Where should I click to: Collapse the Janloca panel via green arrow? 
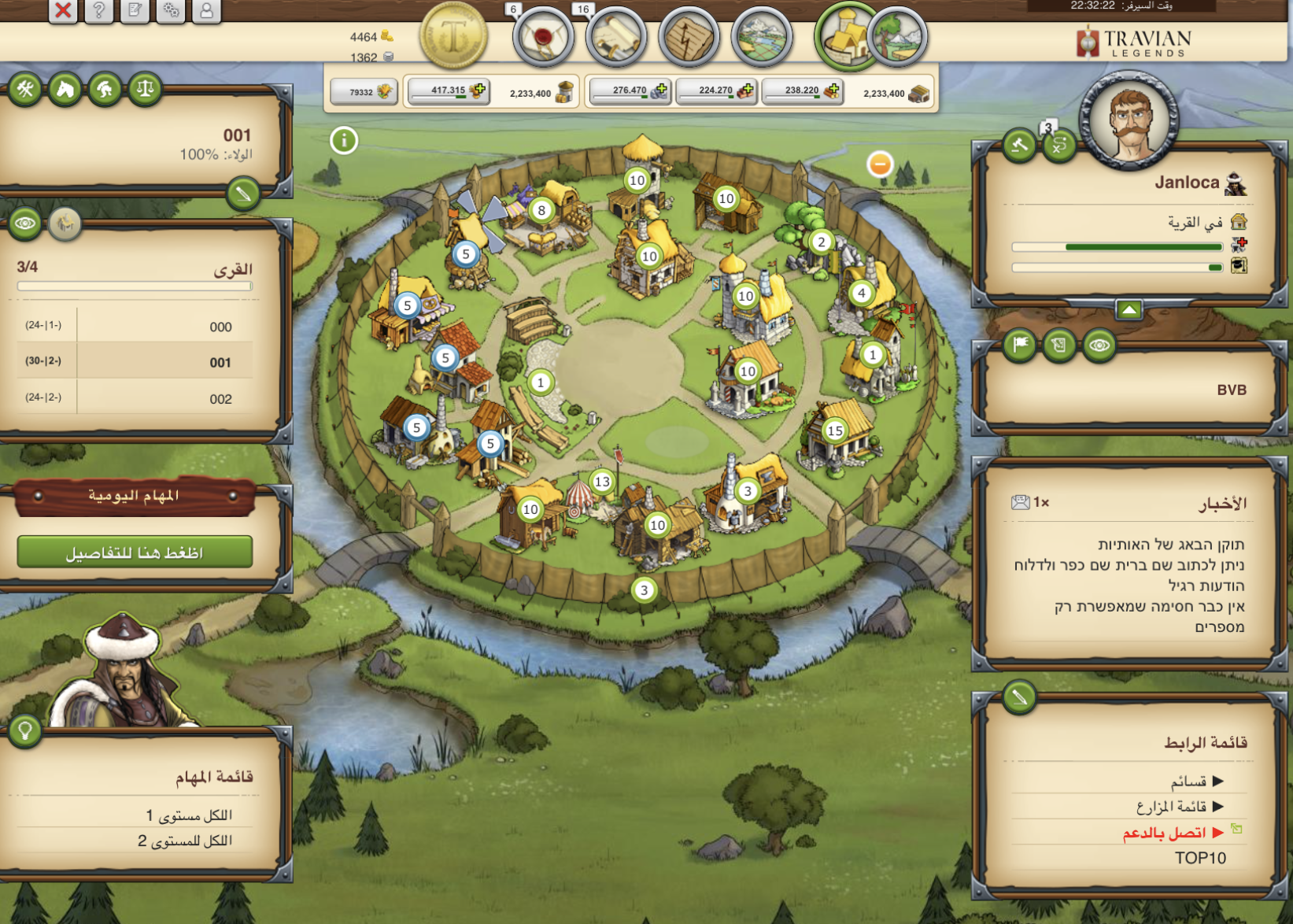pos(1129,309)
